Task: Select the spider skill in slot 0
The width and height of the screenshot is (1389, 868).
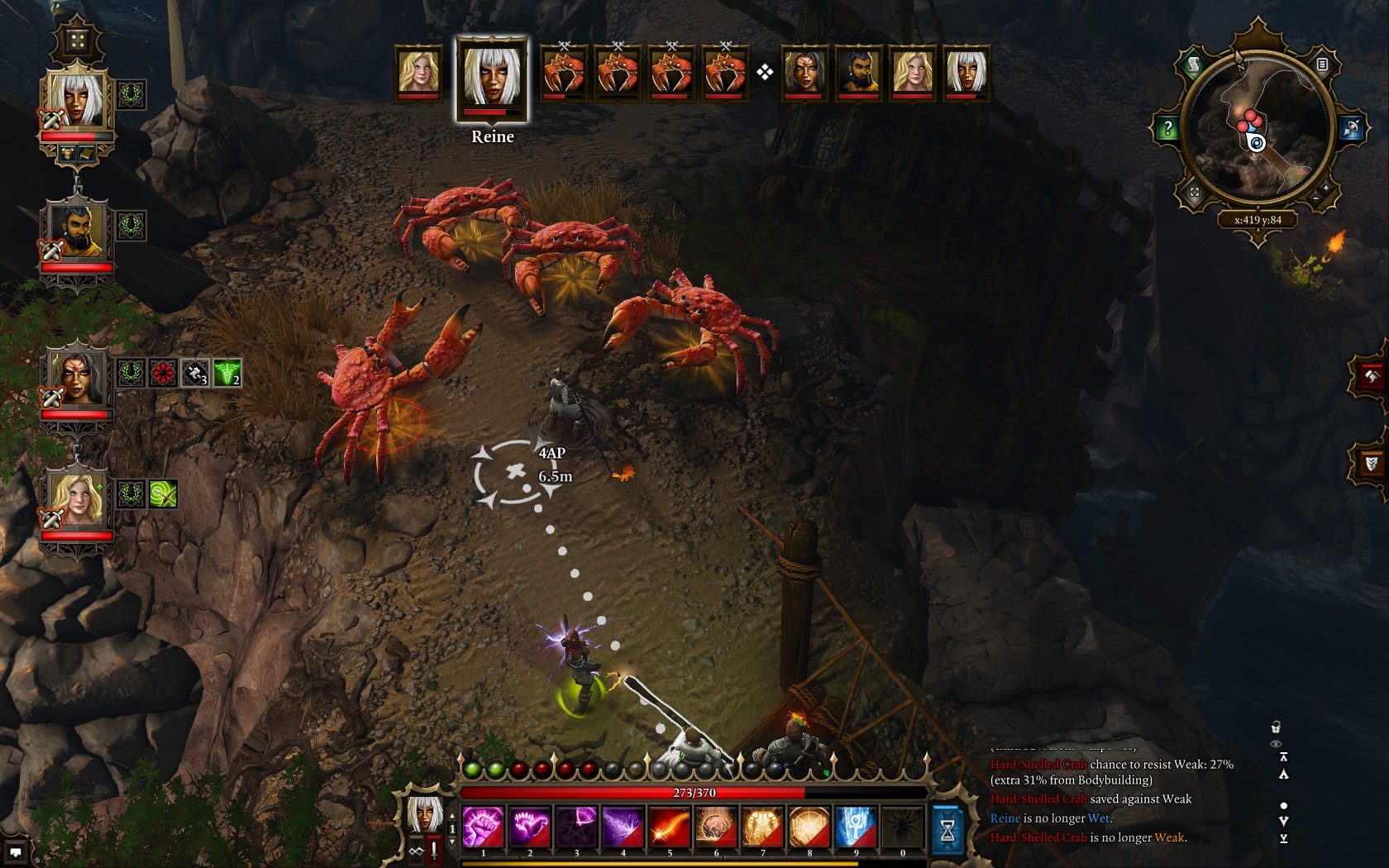Action: coord(902,827)
